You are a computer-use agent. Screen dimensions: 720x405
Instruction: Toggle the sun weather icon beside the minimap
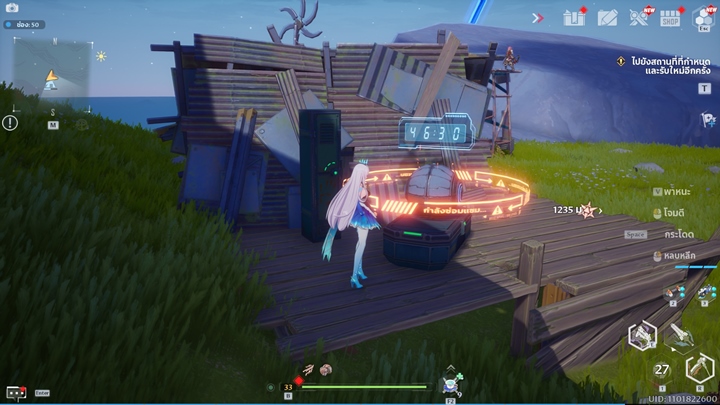pos(101,56)
